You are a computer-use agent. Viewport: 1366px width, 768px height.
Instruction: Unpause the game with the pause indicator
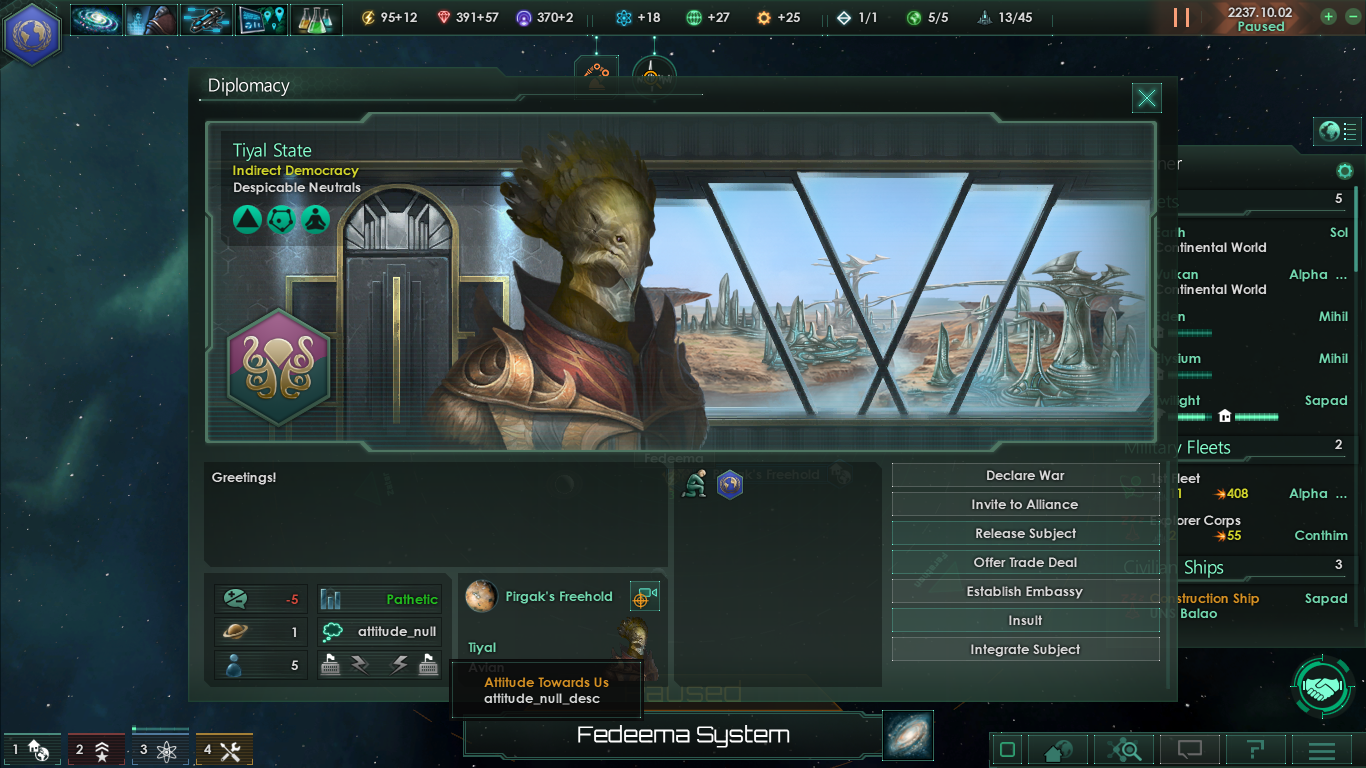coord(1181,17)
